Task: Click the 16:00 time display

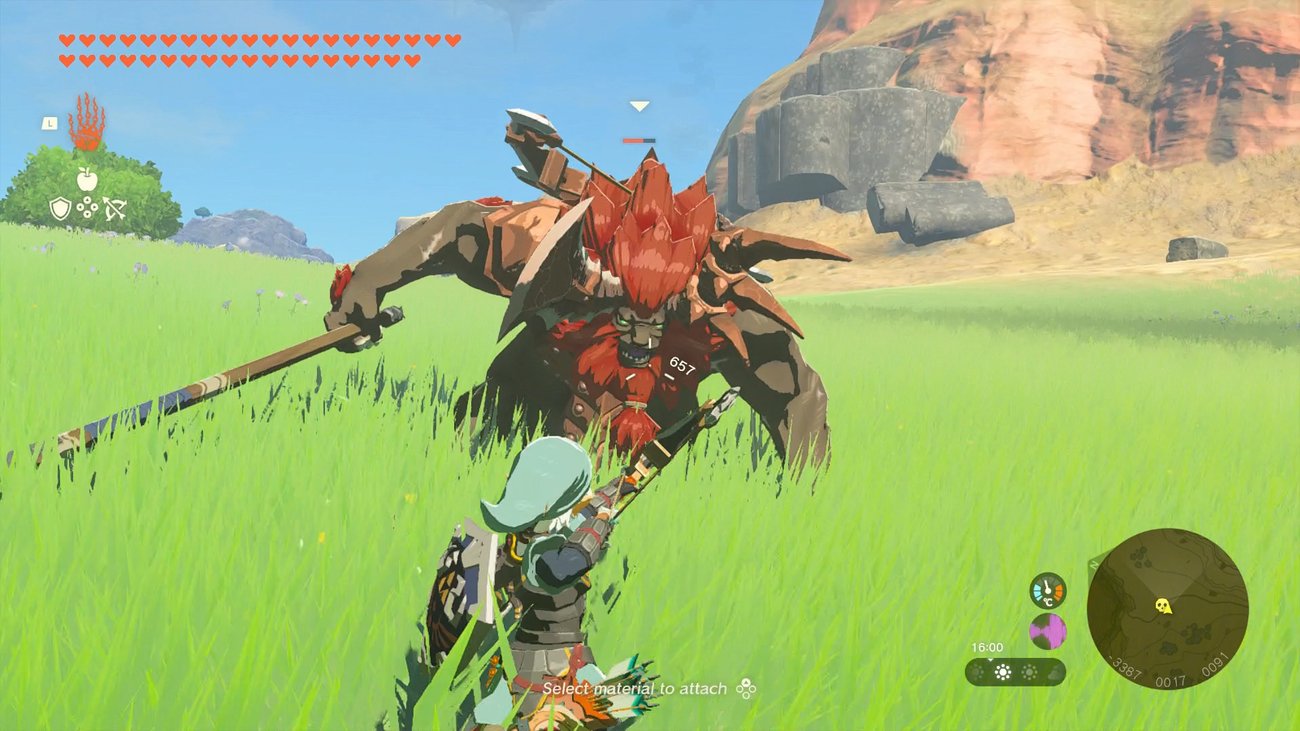Action: coord(987,647)
